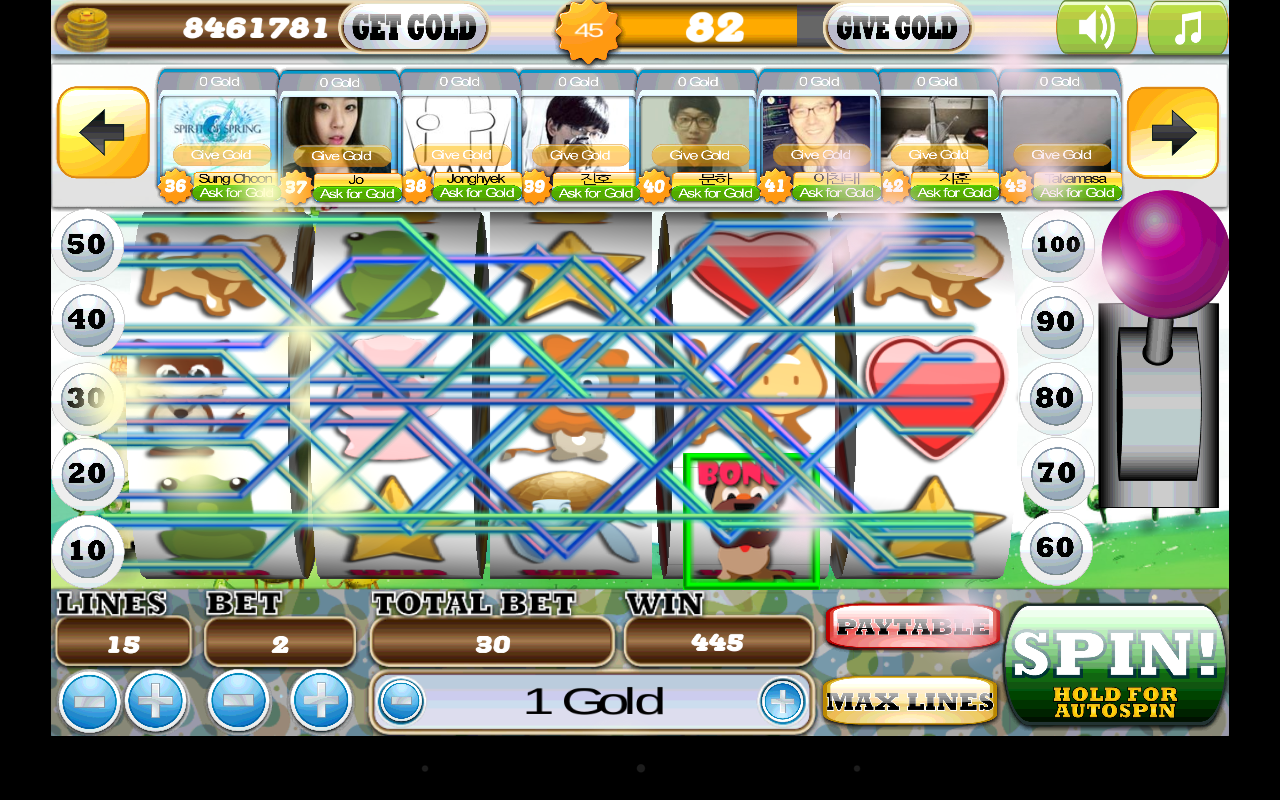Screen dimensions: 1280x800
Task: Click the gold coin stack icon
Action: pyautogui.click(x=85, y=27)
